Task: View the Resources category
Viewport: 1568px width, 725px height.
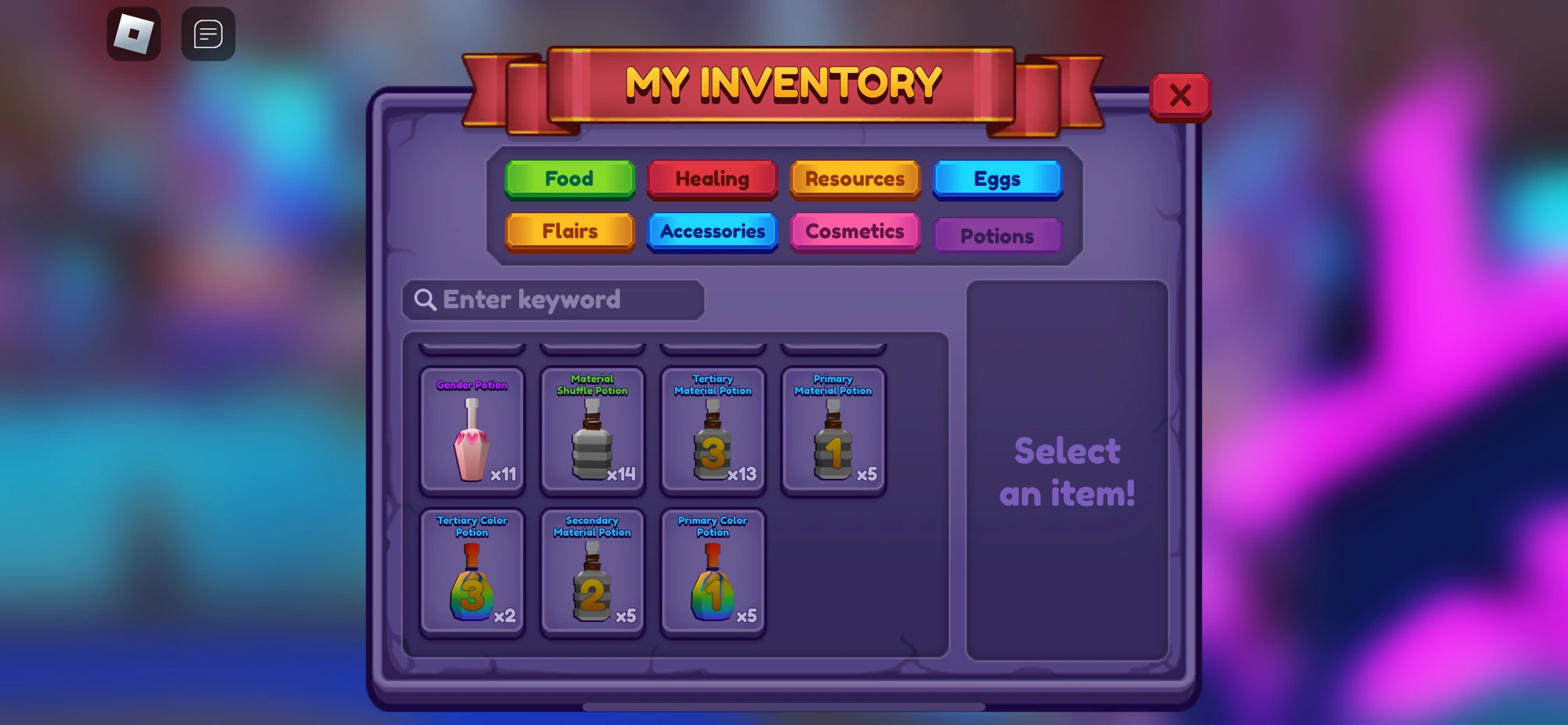Action: [x=855, y=179]
